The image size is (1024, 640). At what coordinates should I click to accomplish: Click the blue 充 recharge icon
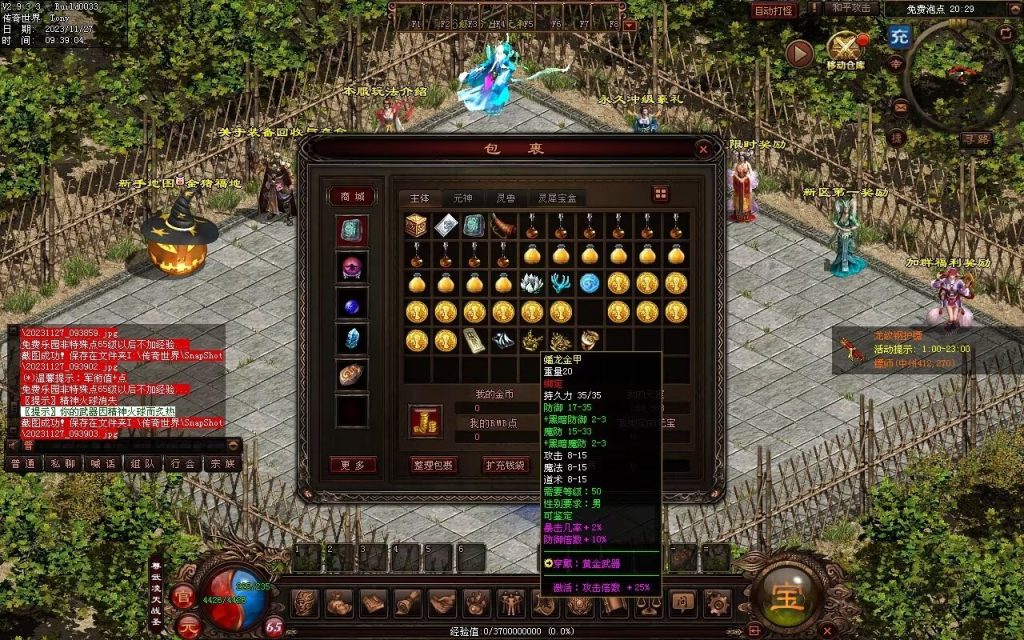coord(899,37)
